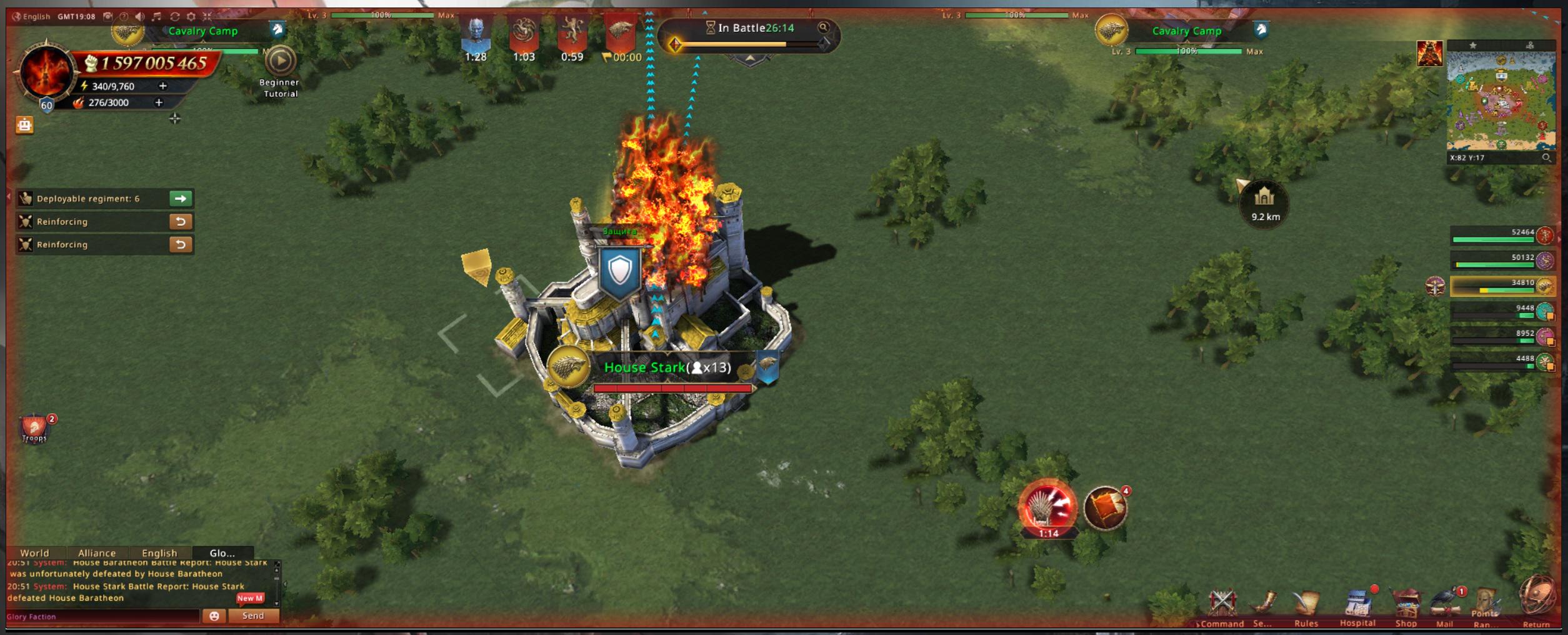The width and height of the screenshot is (1568, 635).
Task: Open the Hospital
Action: (x=1357, y=605)
